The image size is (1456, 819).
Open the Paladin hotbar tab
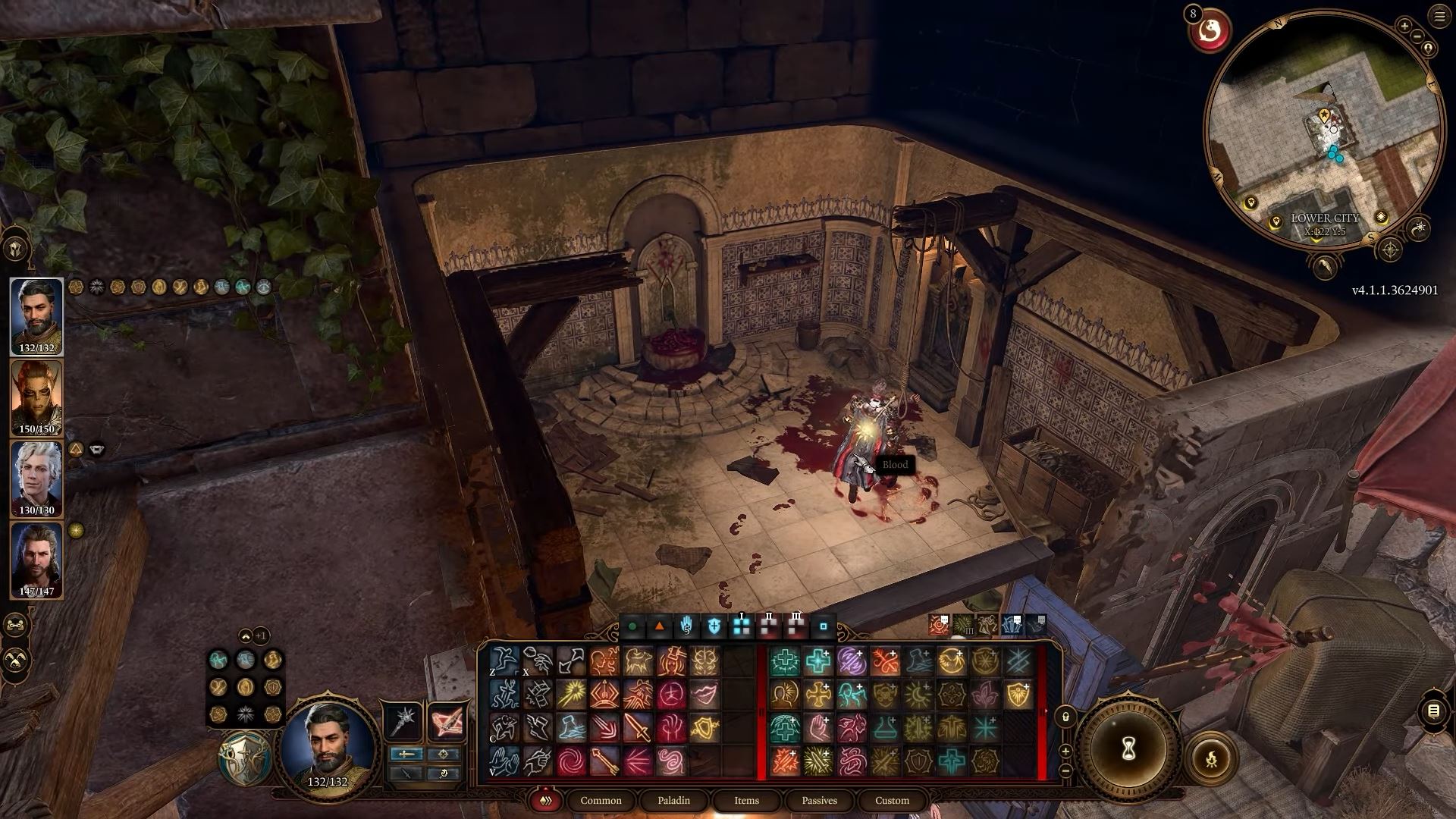(673, 800)
